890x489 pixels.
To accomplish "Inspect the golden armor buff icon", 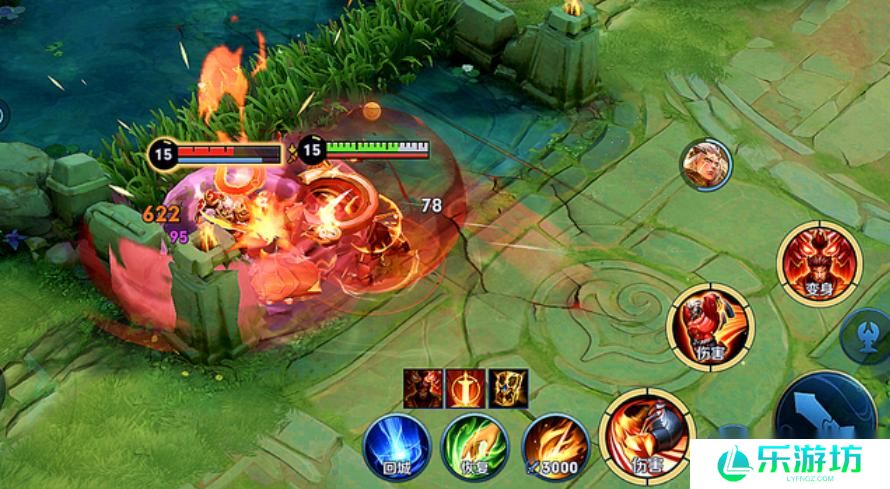I will point(508,388).
